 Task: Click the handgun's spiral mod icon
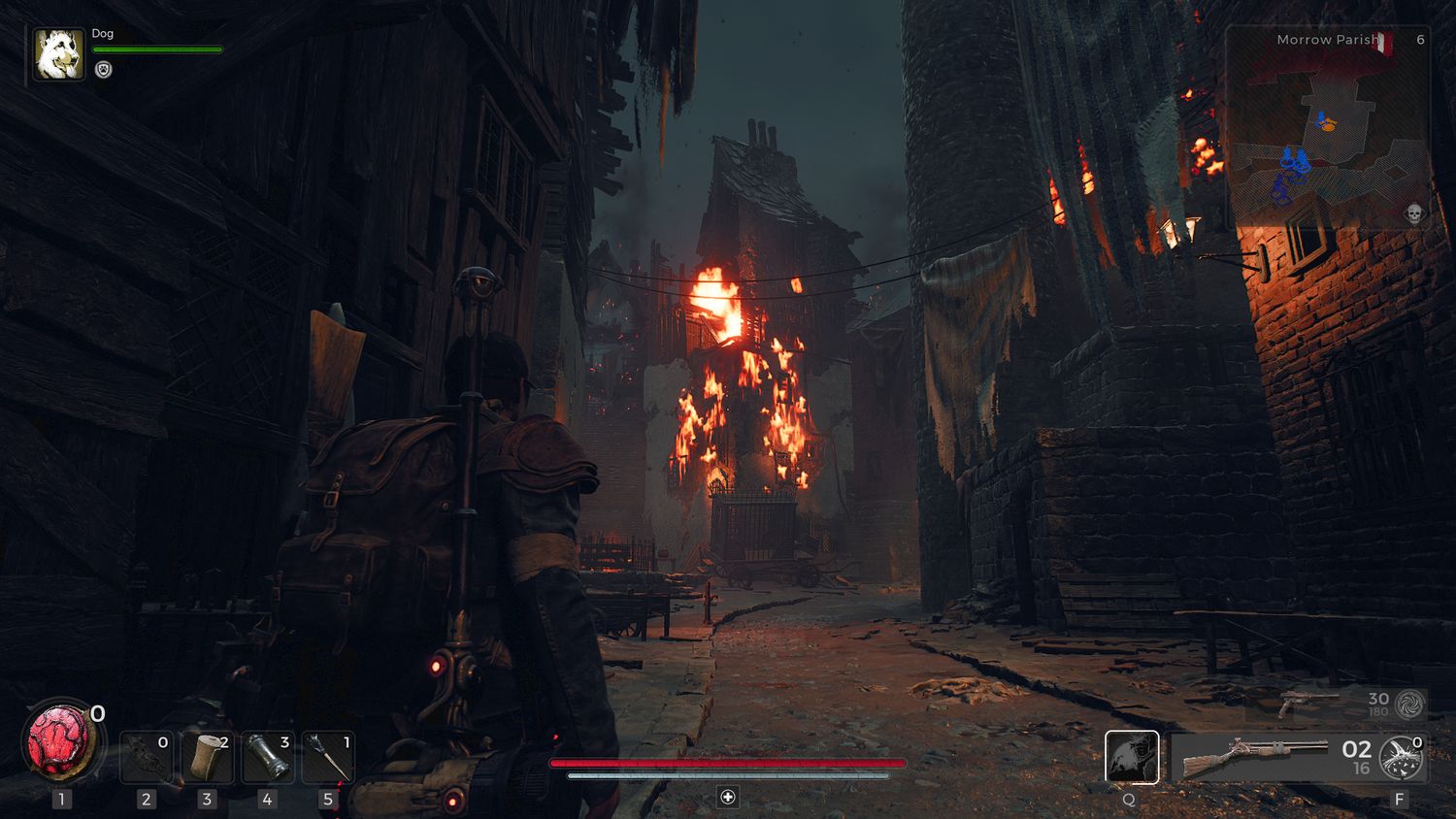pos(1409,704)
